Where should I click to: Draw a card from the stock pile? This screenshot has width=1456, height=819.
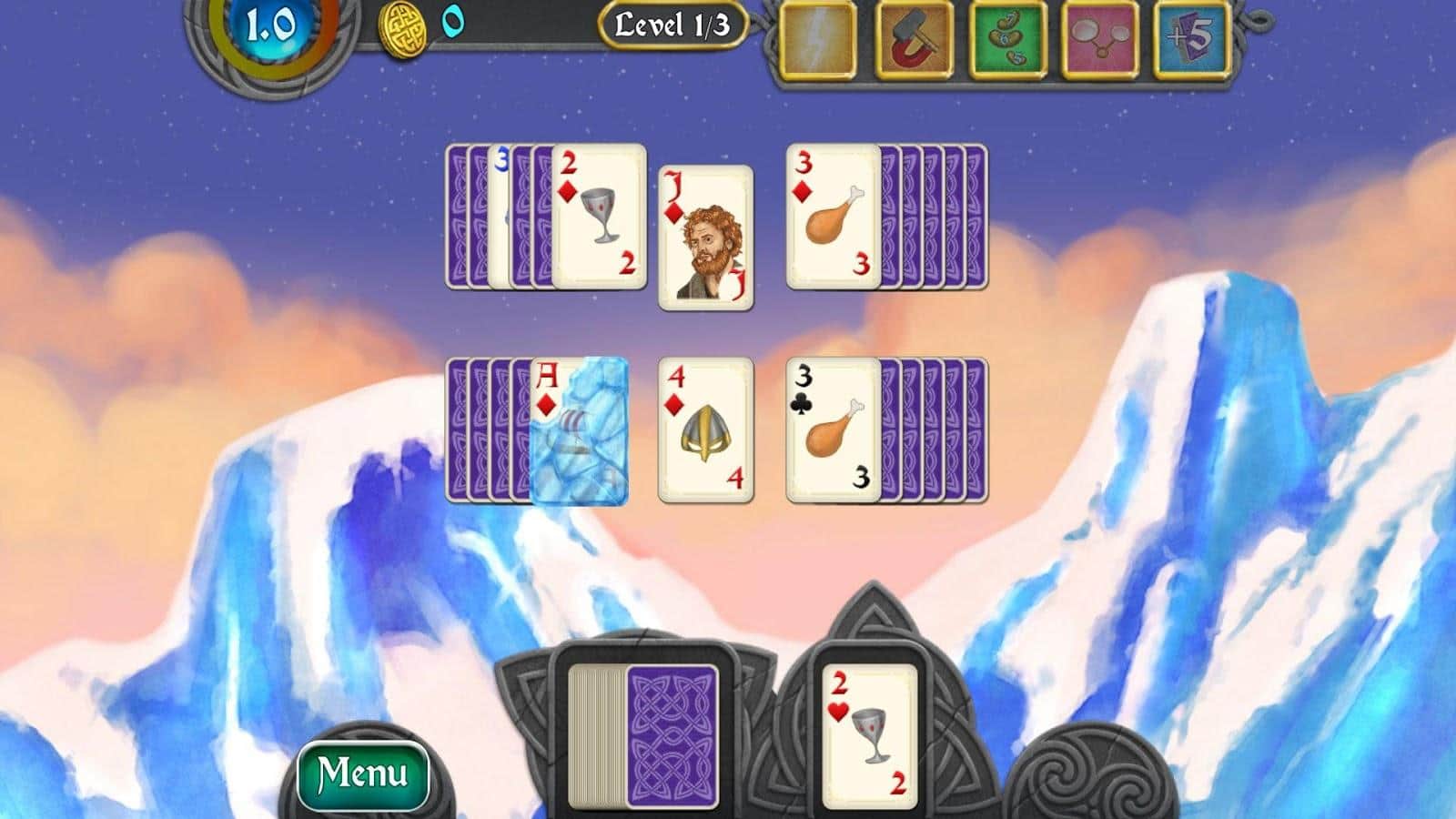pyautogui.click(x=672, y=736)
